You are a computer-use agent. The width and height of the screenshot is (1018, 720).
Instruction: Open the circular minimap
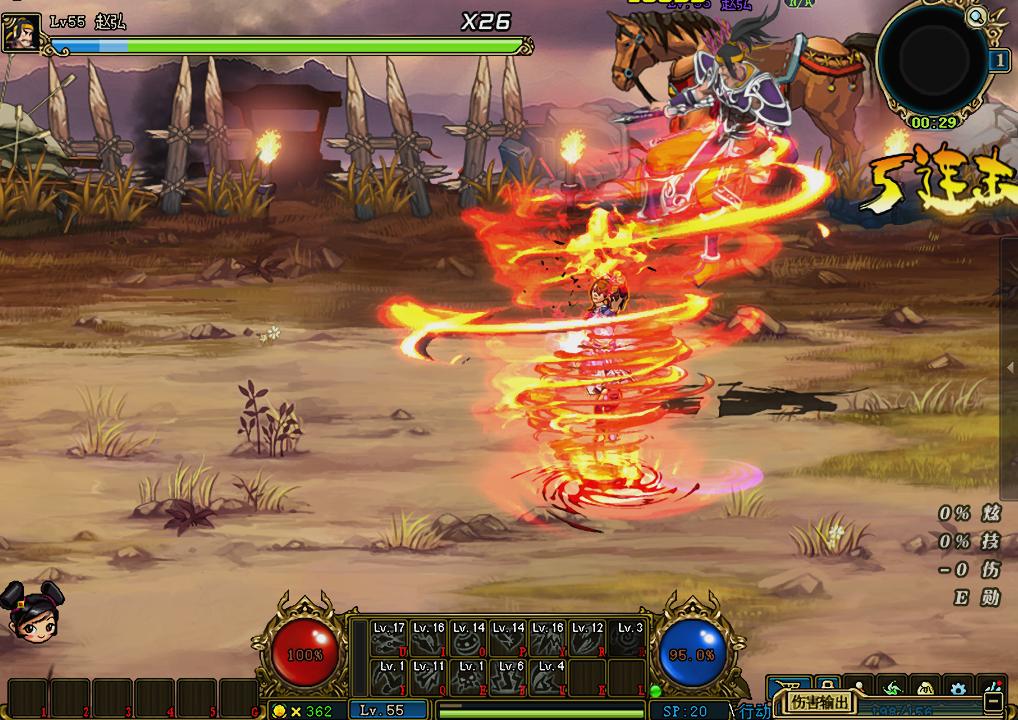[930, 58]
